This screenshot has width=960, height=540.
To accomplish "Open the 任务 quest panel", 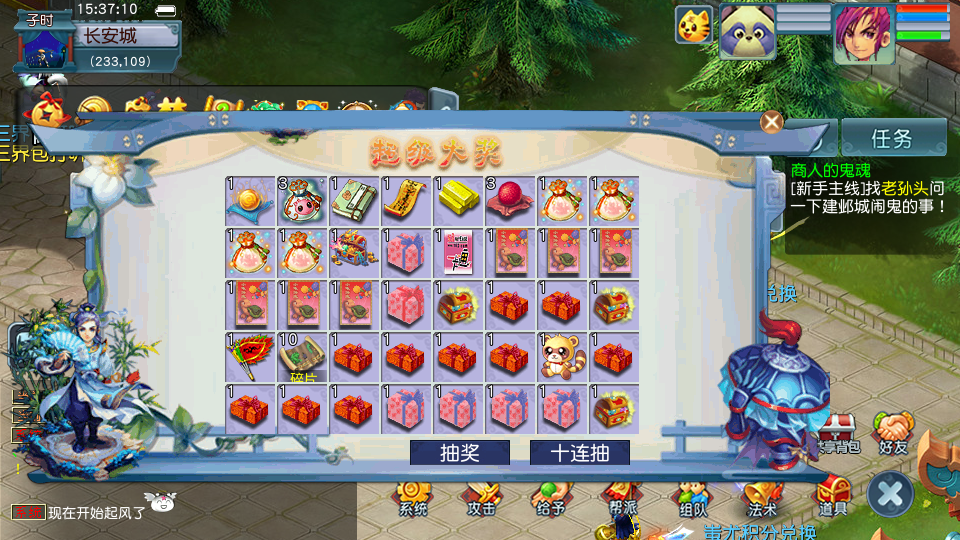I will [892, 138].
